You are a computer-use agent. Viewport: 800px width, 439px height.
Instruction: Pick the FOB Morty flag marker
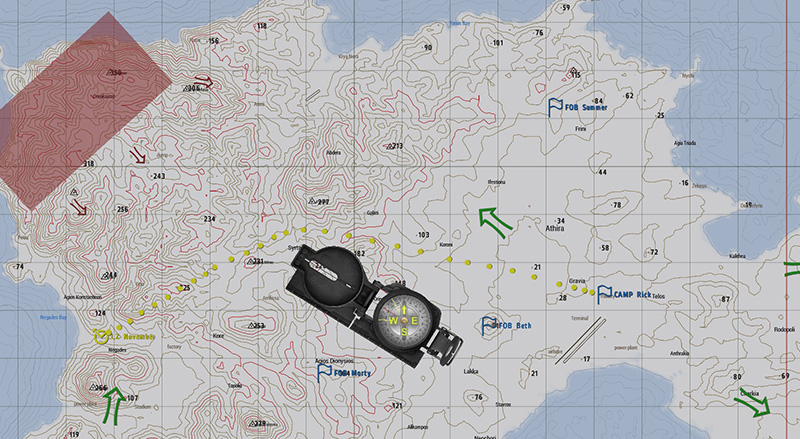coord(324,371)
